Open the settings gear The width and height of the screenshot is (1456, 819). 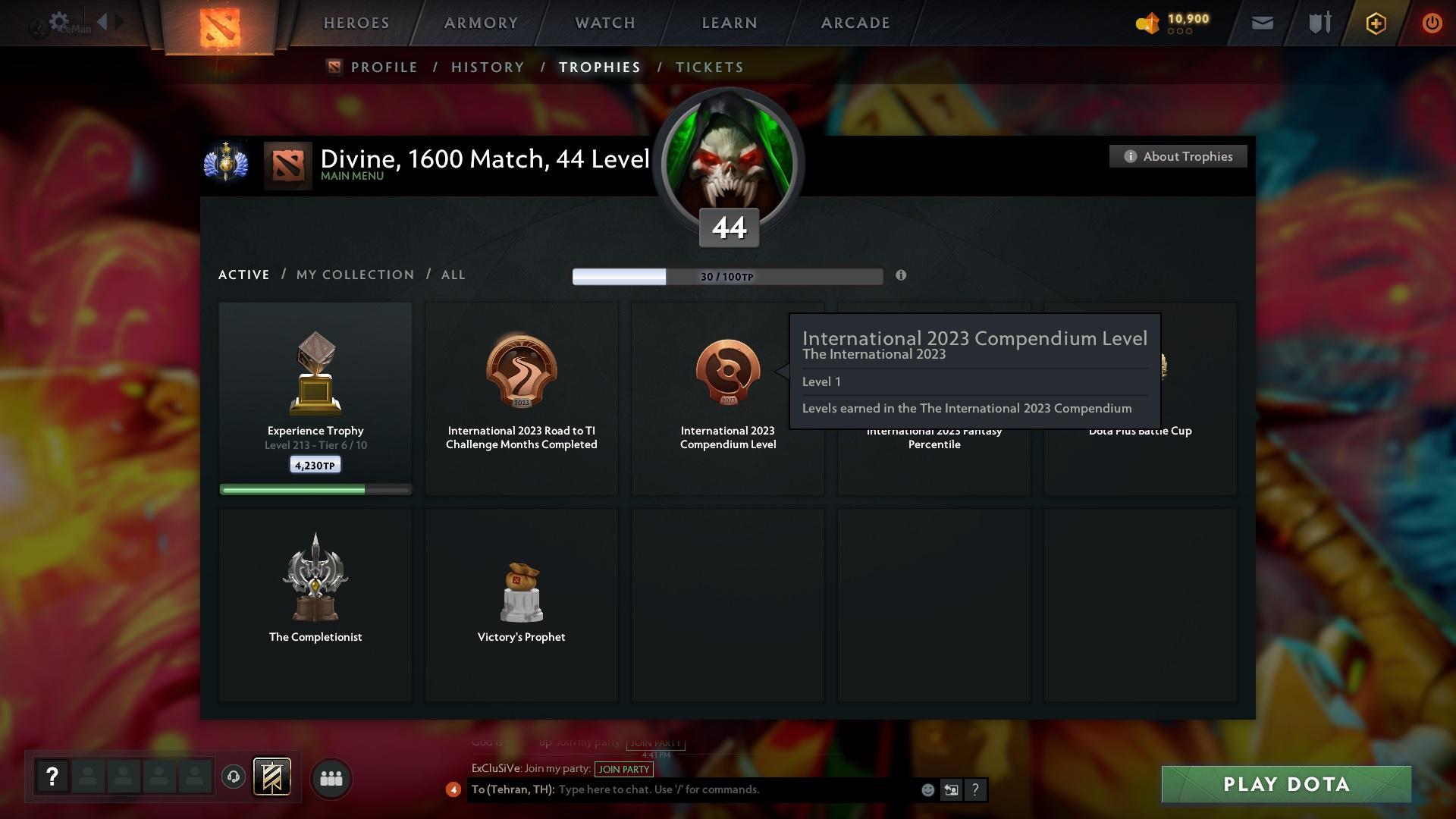pyautogui.click(x=58, y=21)
